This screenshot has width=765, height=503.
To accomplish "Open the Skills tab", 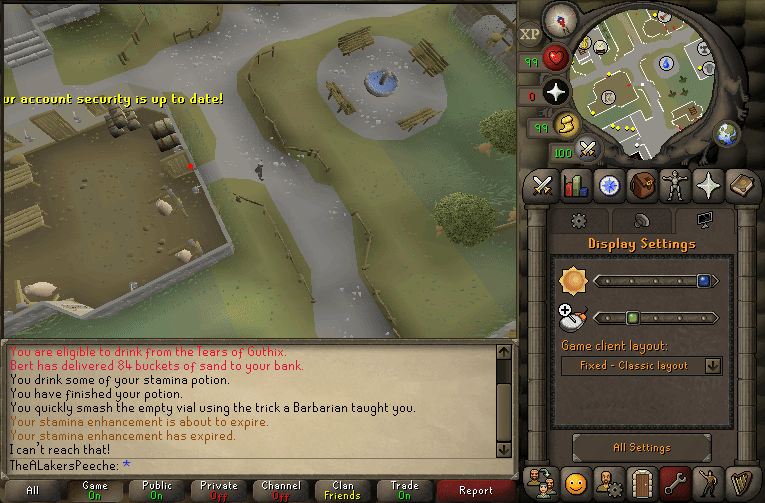I will click(575, 185).
